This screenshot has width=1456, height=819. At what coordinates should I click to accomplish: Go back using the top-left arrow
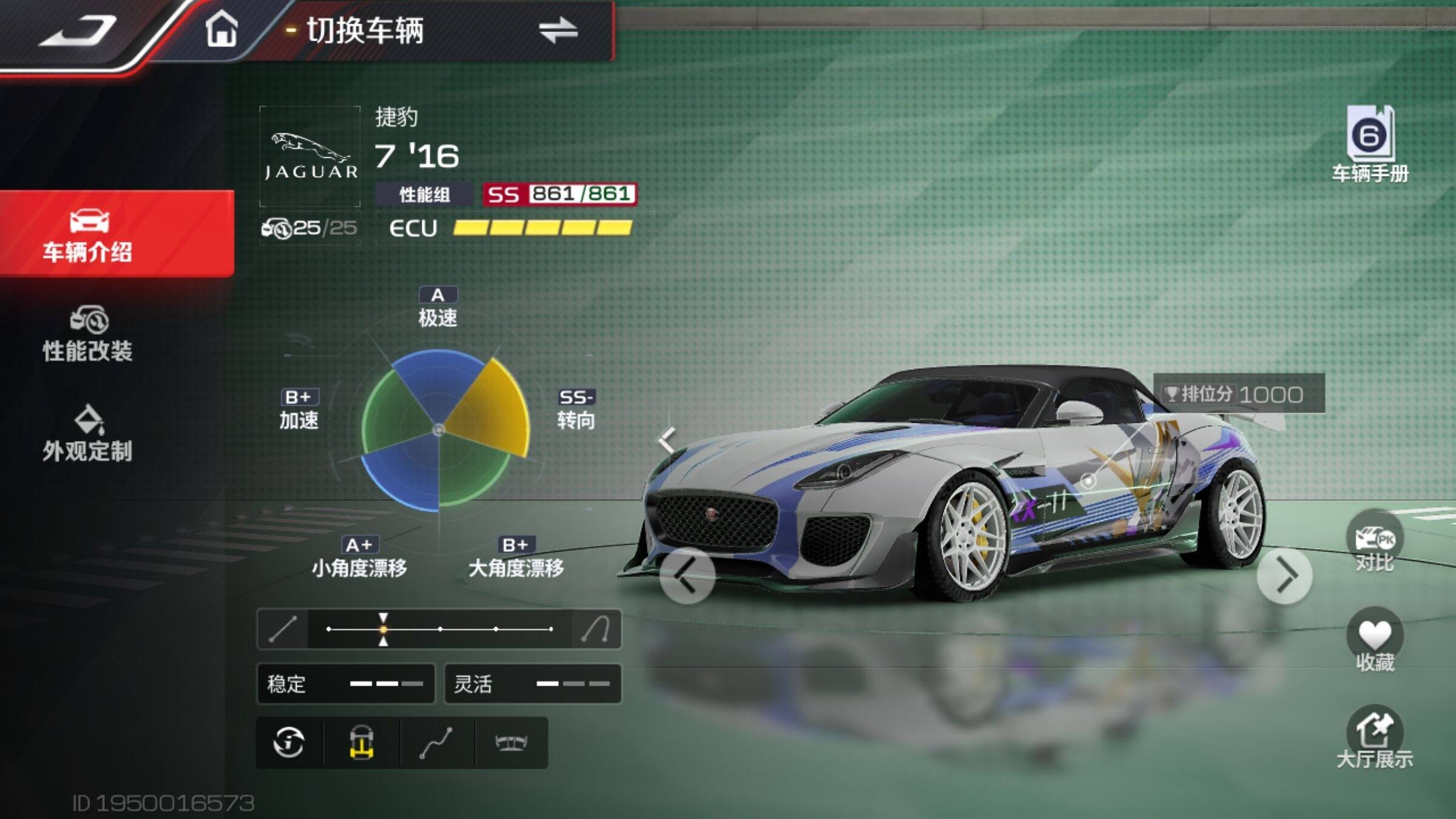coord(78,30)
